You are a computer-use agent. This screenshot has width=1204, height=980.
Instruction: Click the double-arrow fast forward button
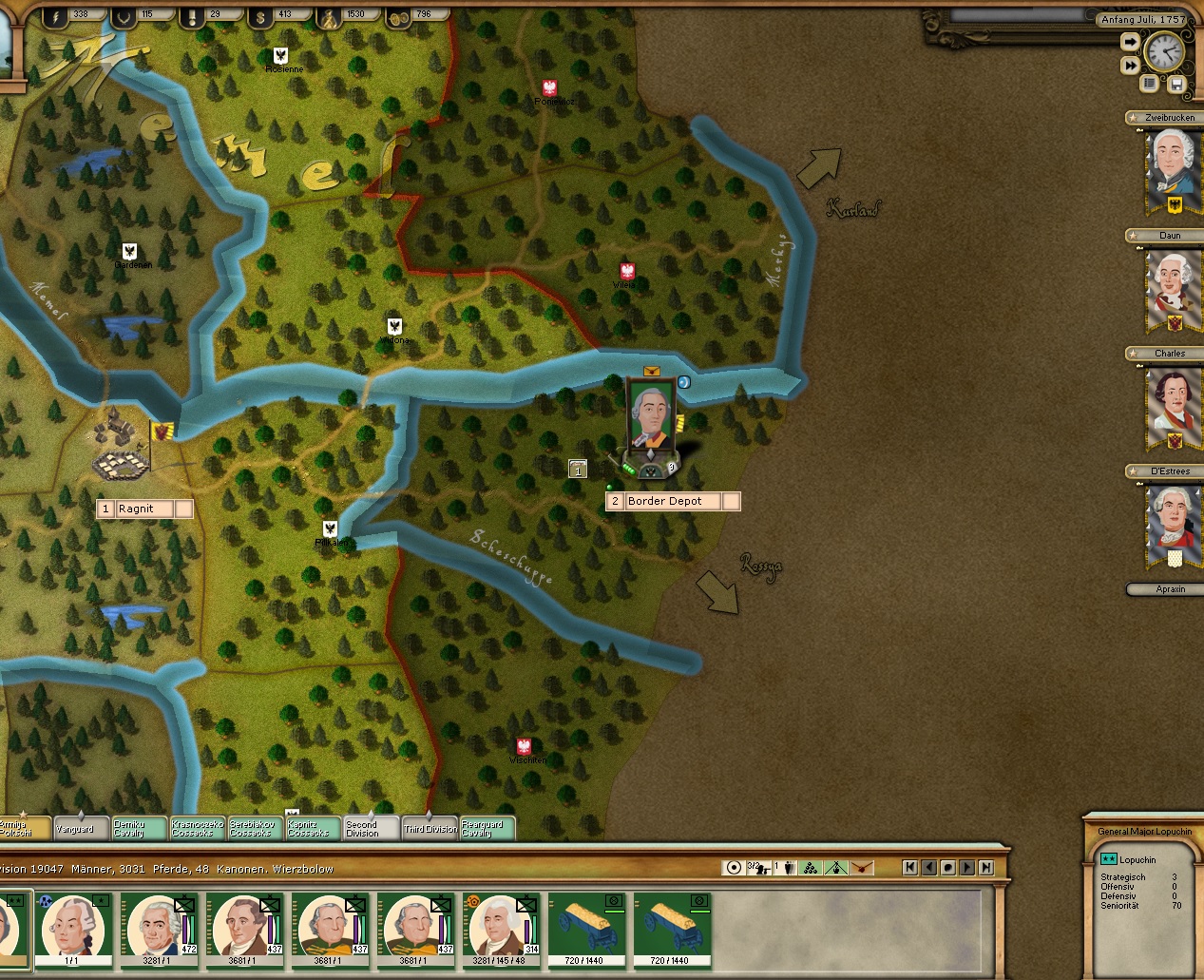[x=1130, y=66]
